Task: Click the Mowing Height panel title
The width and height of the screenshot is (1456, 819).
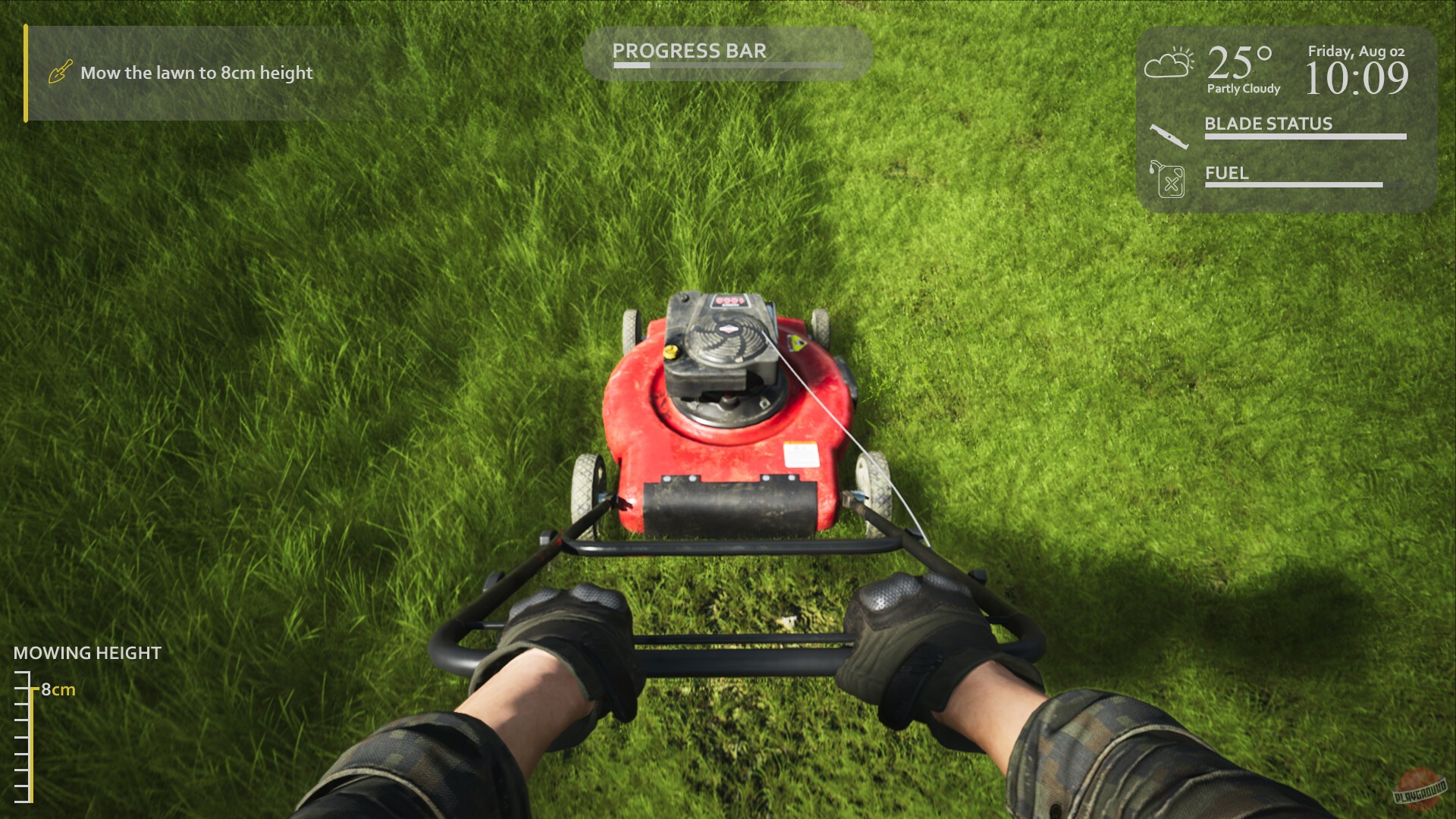Action: [x=86, y=652]
